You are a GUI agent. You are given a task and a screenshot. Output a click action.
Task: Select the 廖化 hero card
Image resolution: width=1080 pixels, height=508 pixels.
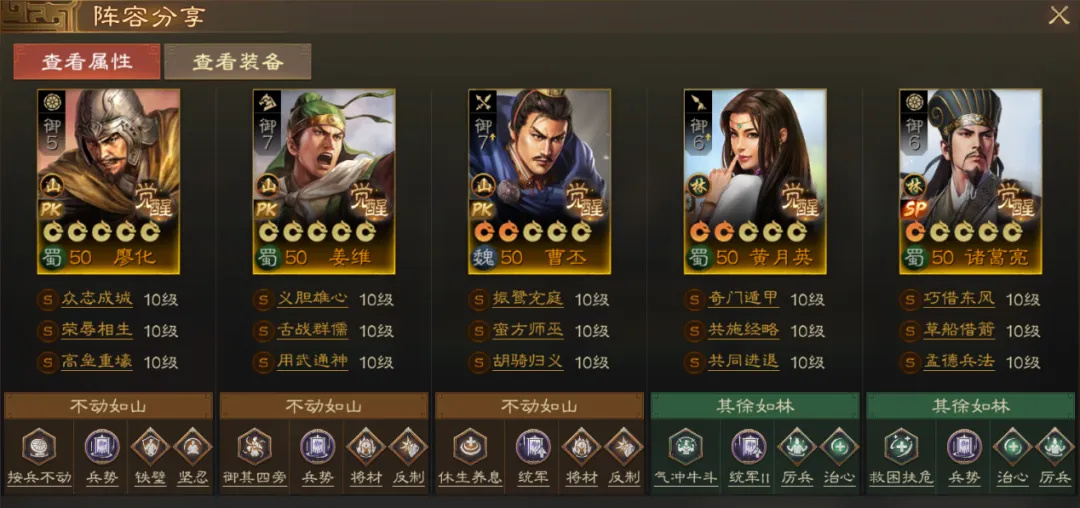tap(109, 180)
